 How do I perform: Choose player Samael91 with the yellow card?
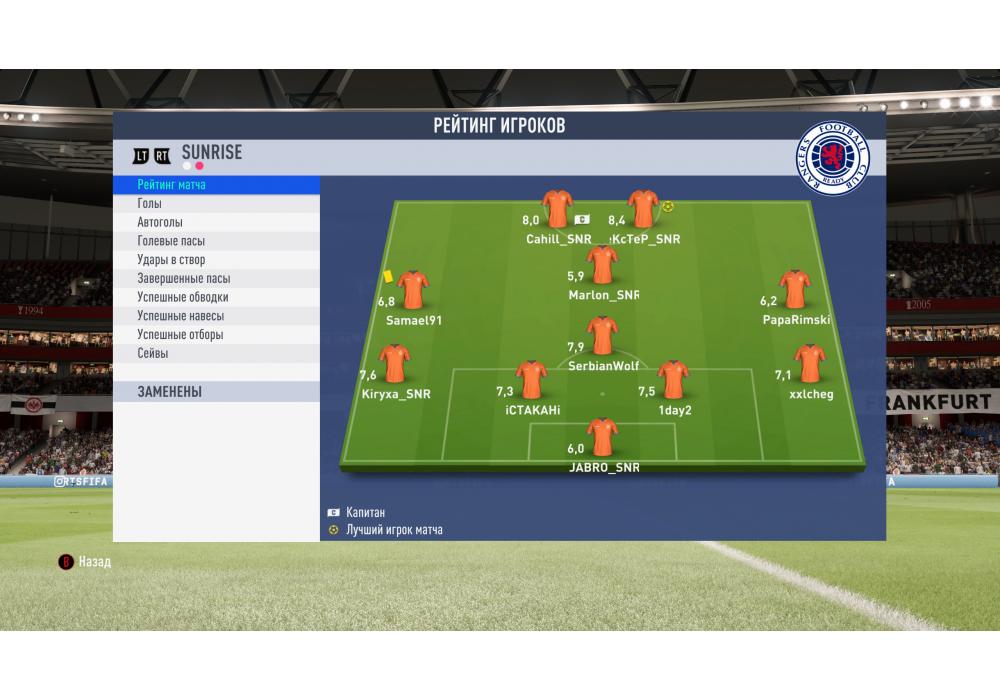point(412,291)
